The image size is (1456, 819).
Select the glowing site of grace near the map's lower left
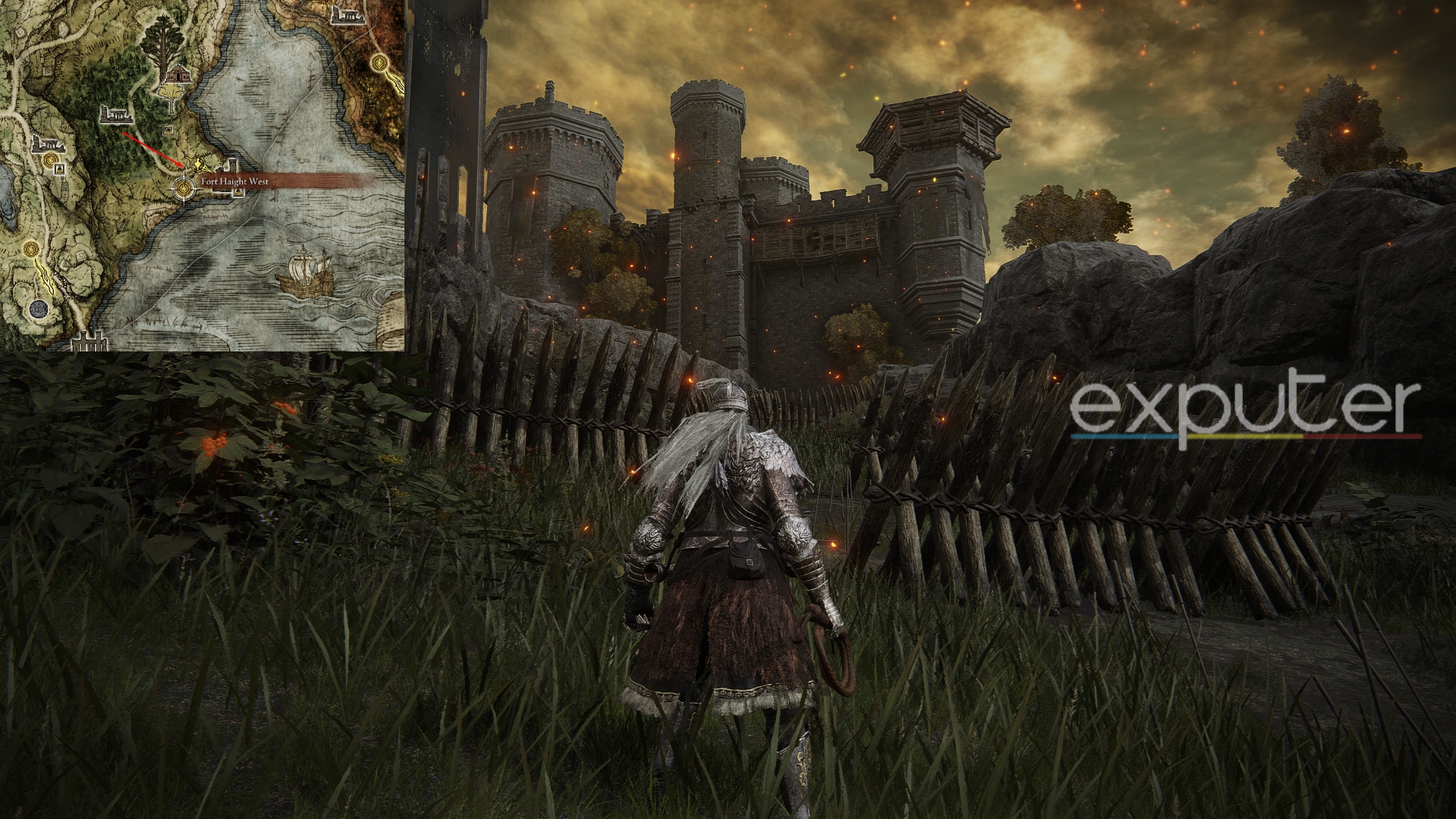(x=30, y=247)
